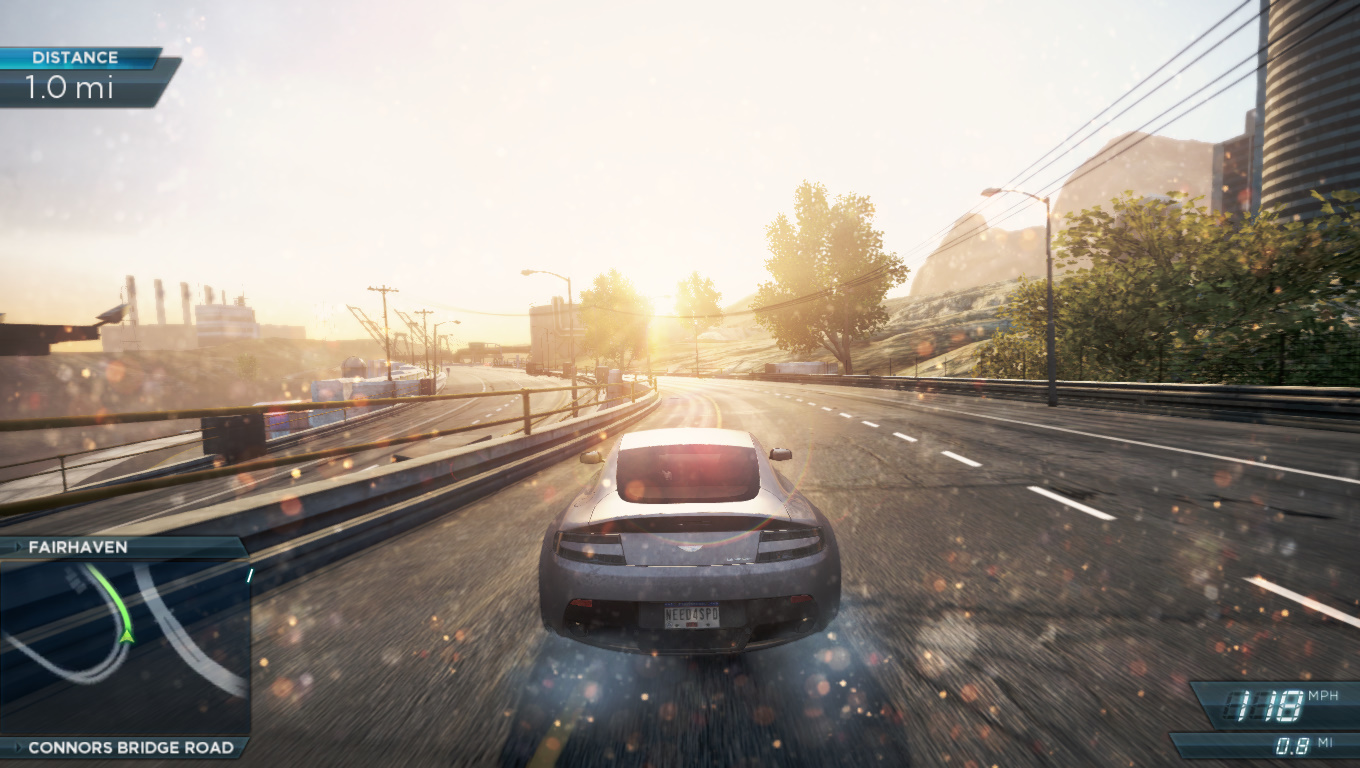Click the chevron before CONNORS BRIDGE ROAD
This screenshot has height=768, width=1360.
pyautogui.click(x=20, y=747)
